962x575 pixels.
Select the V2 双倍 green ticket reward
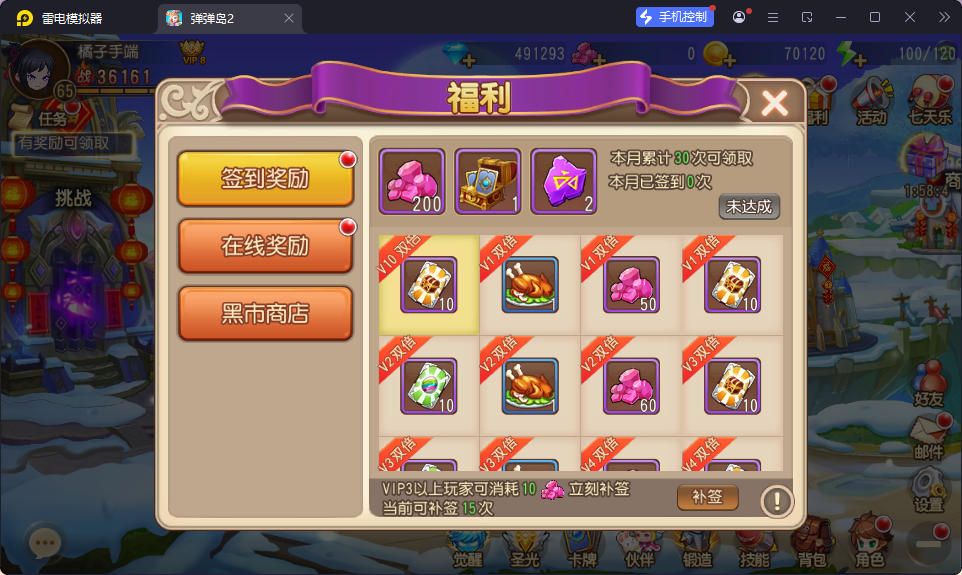point(429,386)
